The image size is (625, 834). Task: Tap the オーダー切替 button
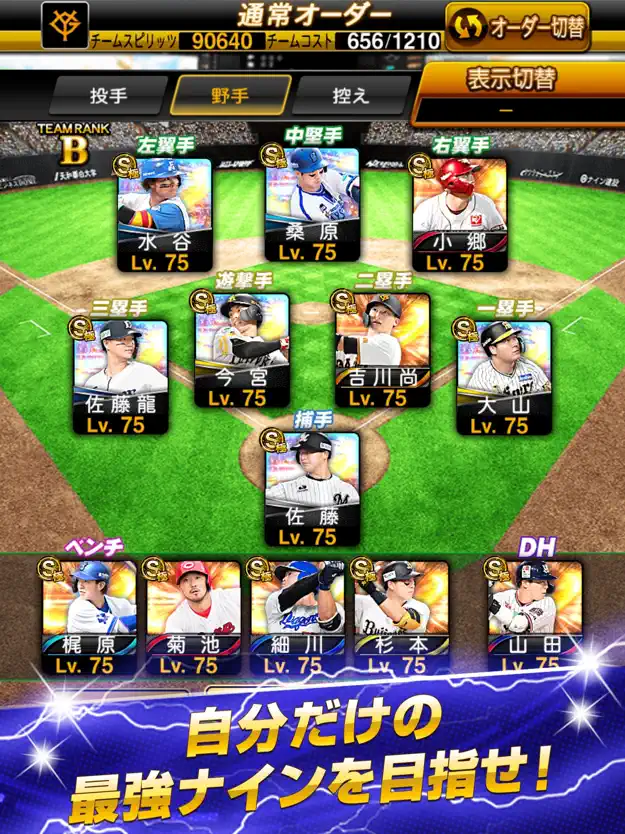[x=518, y=27]
